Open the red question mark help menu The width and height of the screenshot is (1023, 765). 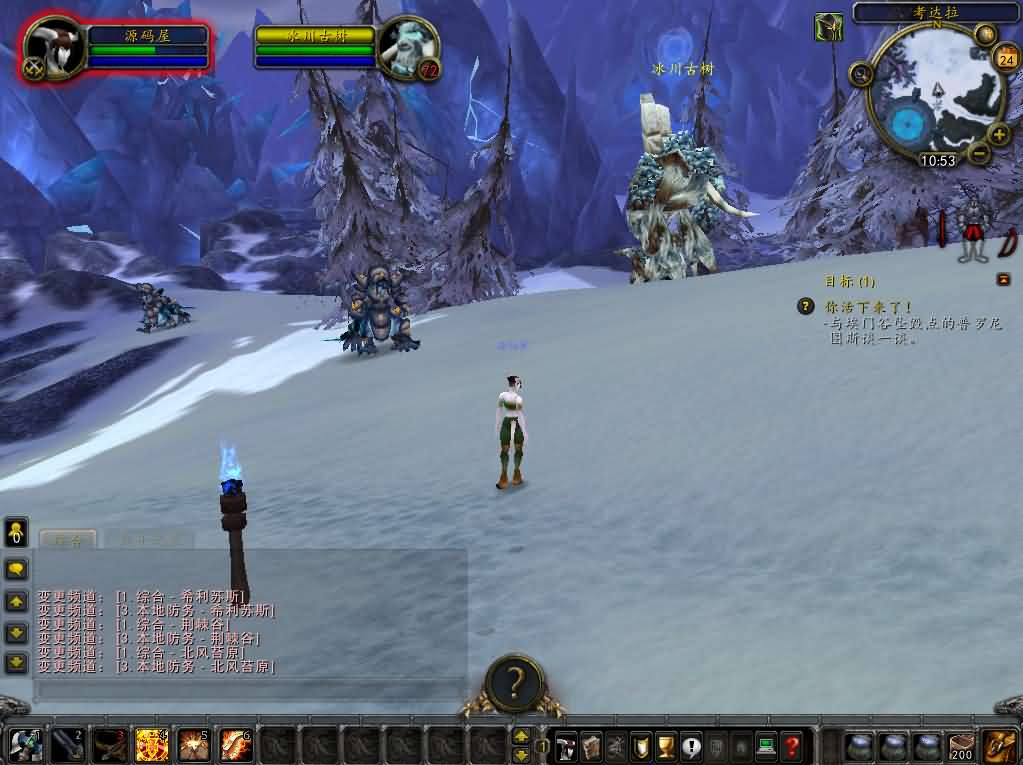(x=791, y=746)
